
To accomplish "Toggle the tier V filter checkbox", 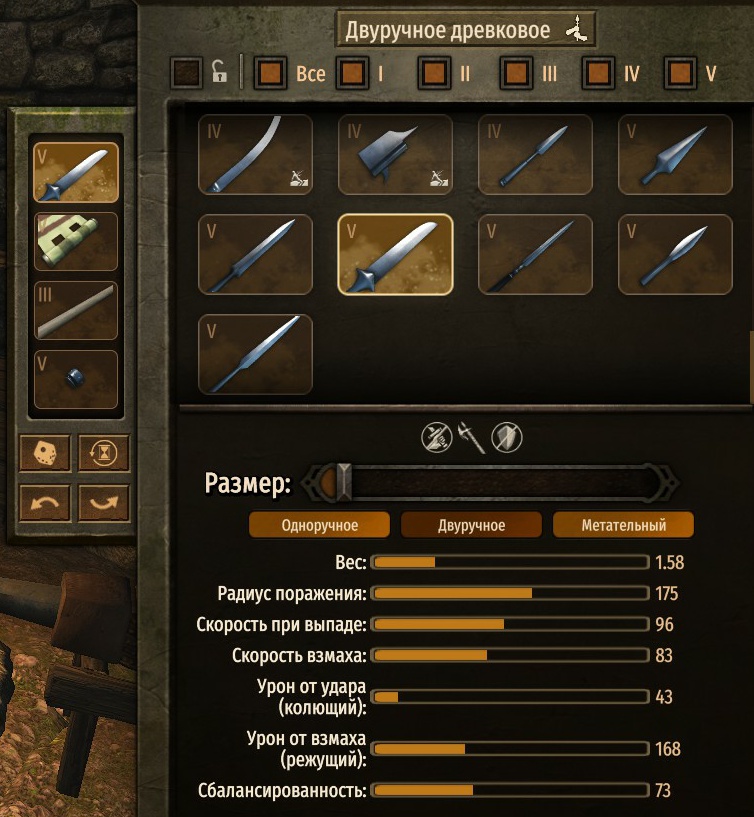I will pos(681,73).
